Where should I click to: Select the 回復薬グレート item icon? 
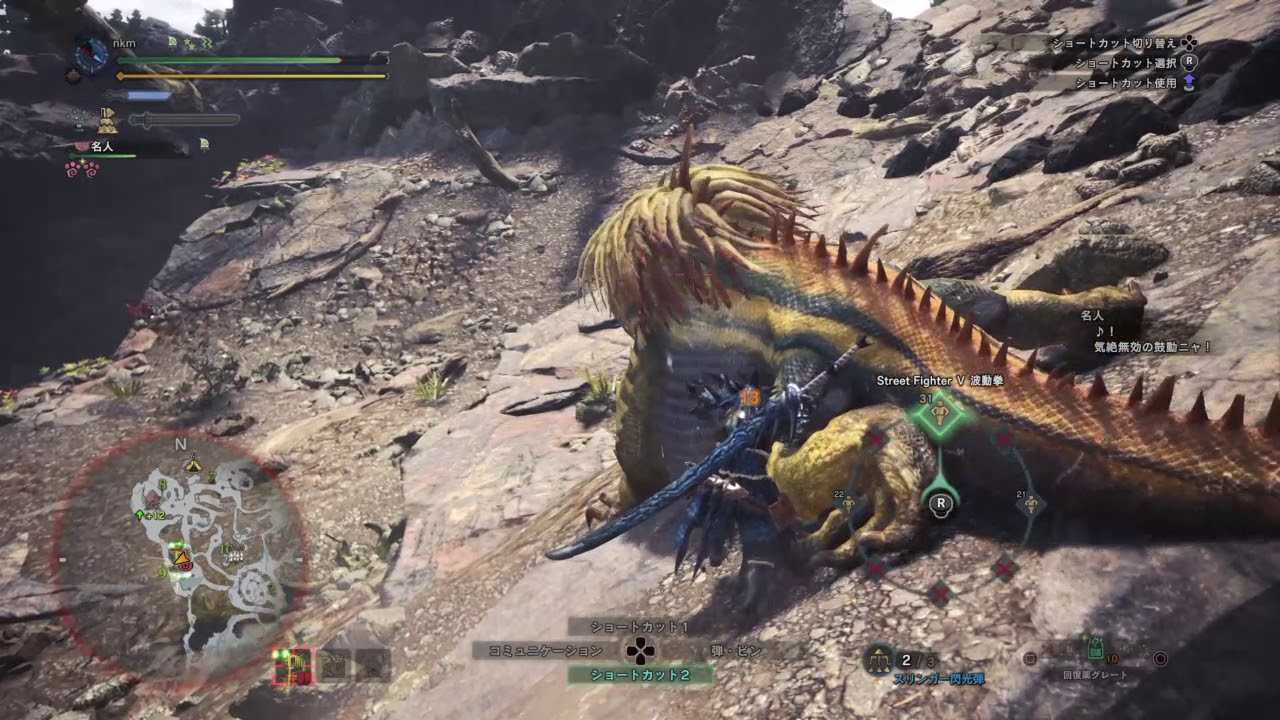pyautogui.click(x=1097, y=650)
